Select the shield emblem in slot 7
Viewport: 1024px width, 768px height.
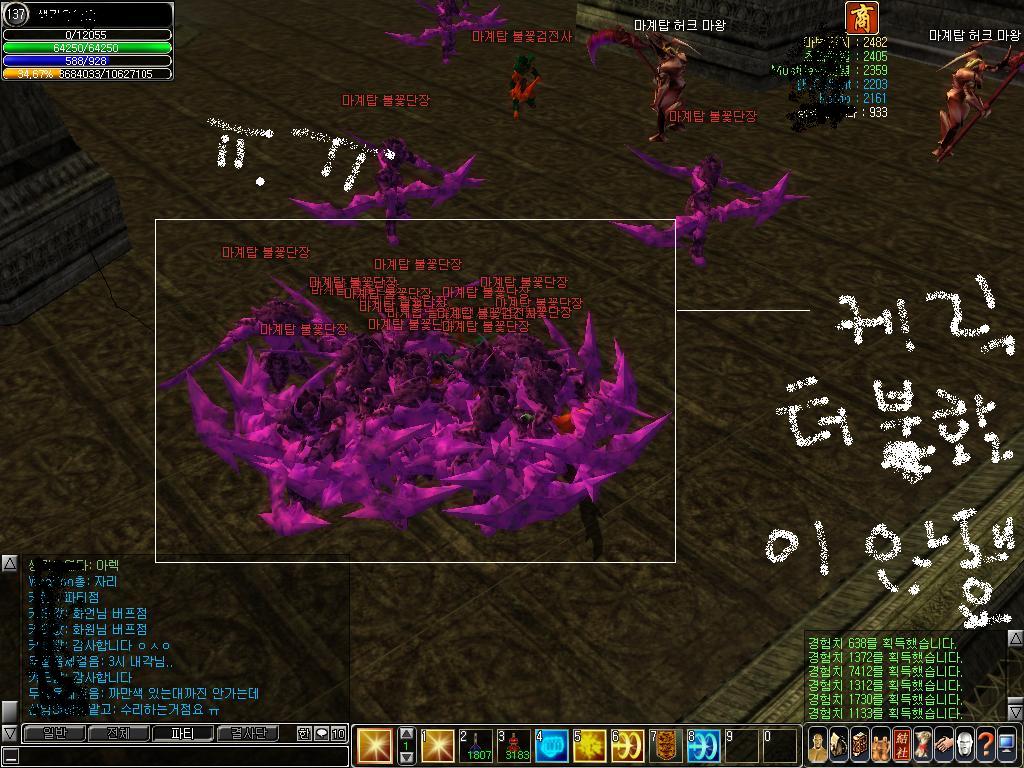pyautogui.click(x=666, y=746)
